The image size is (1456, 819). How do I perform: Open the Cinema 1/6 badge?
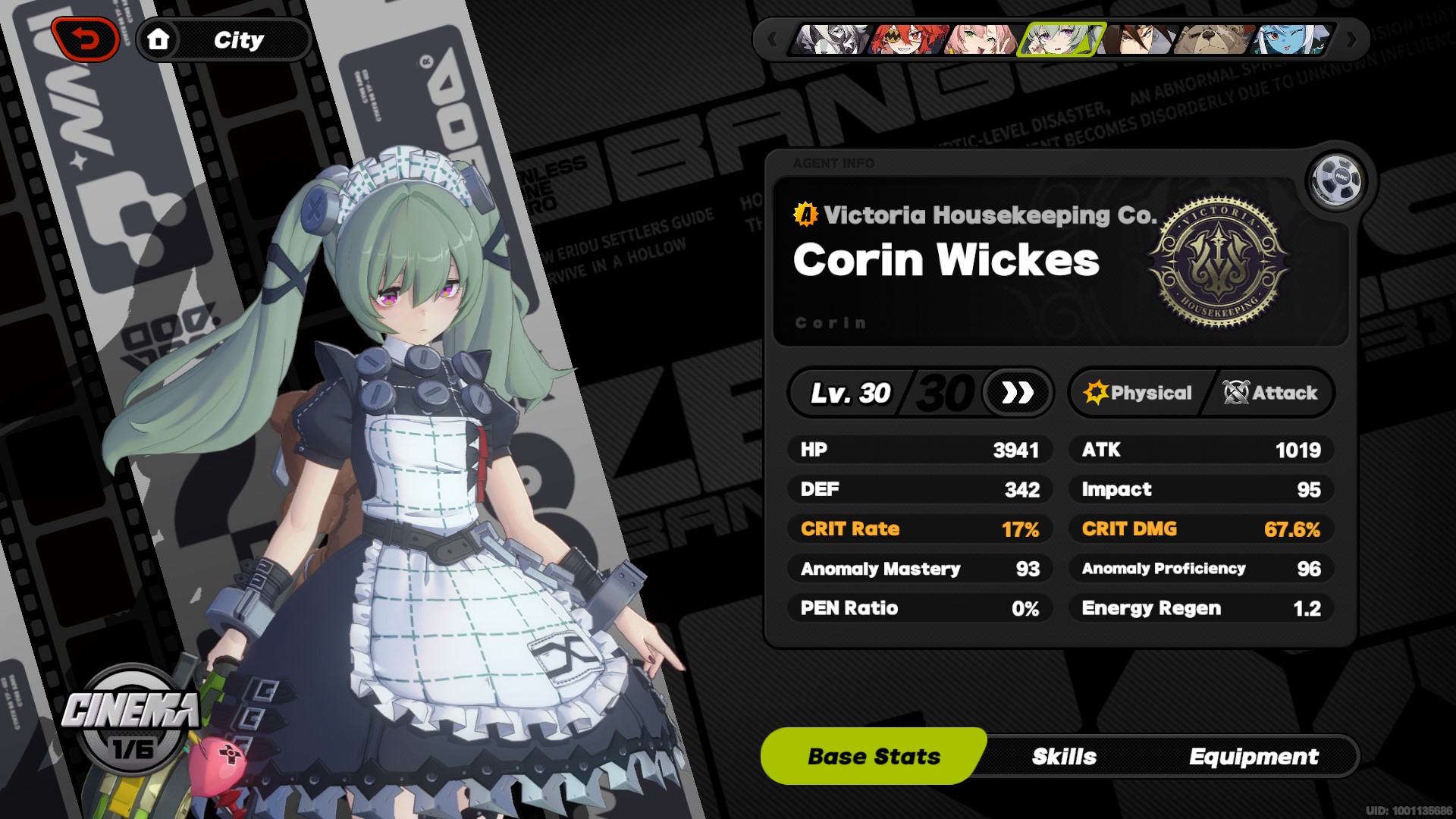click(x=132, y=720)
